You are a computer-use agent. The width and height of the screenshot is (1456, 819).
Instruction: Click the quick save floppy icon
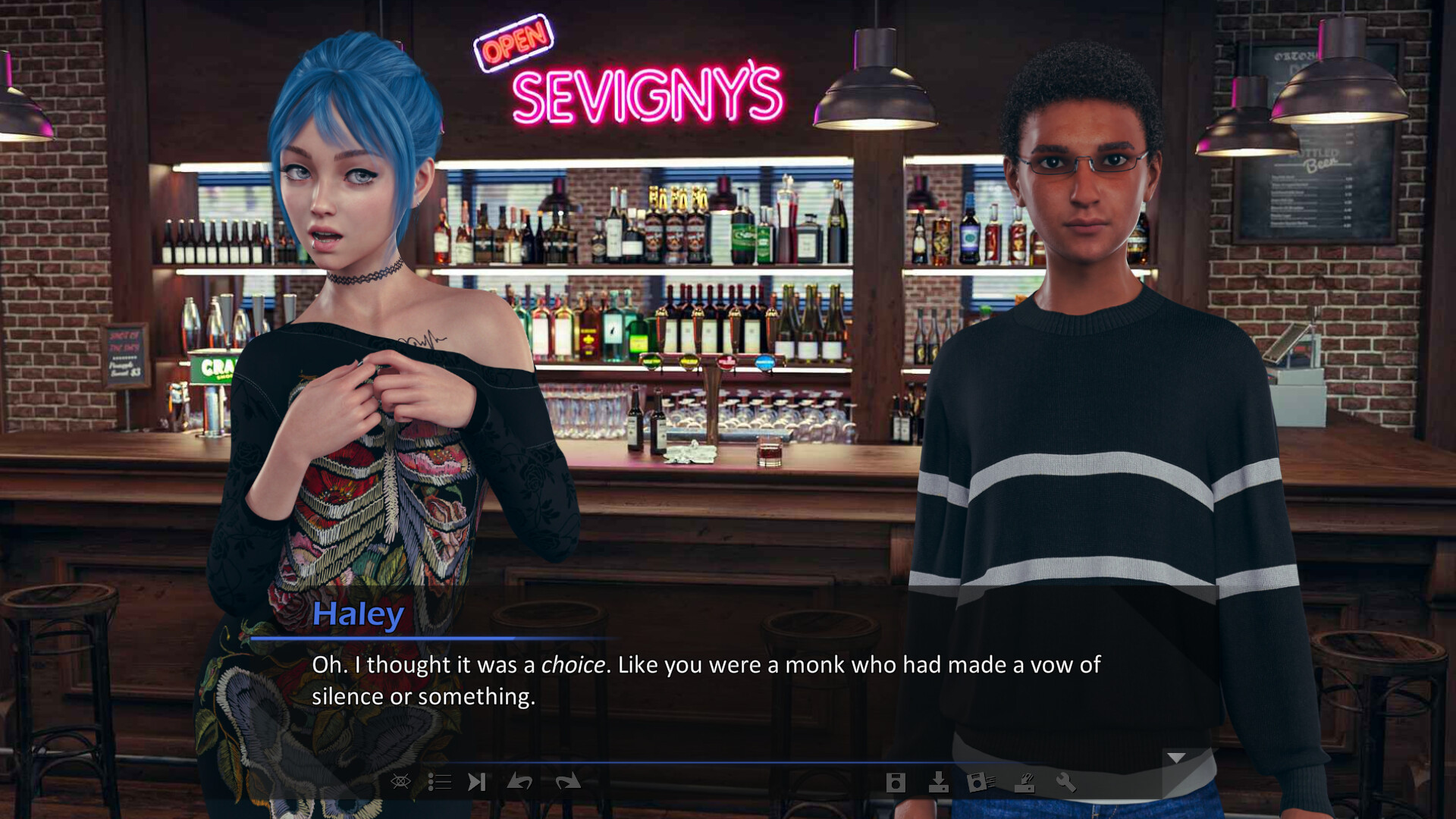pos(981,782)
